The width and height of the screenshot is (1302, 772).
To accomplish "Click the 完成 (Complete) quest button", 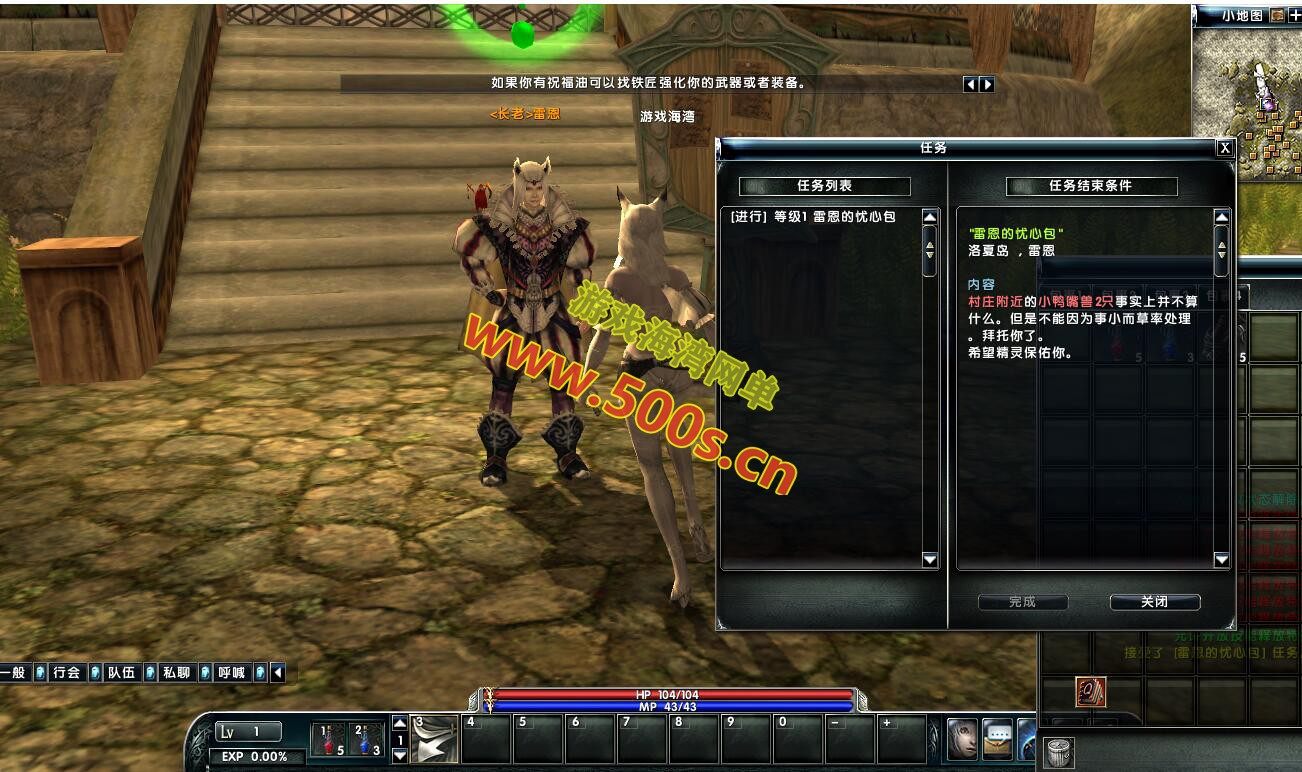I will click(x=1022, y=602).
